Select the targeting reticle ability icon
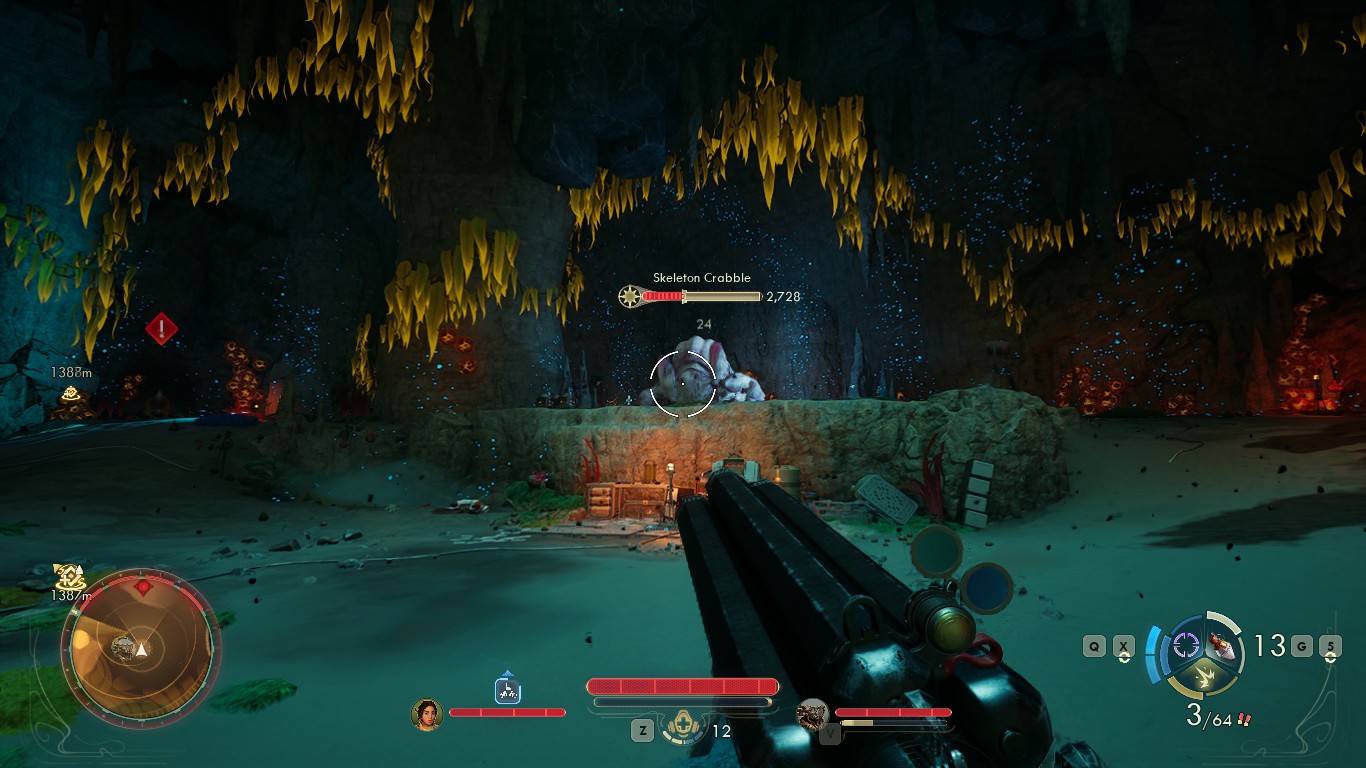Image resolution: width=1366 pixels, height=768 pixels. click(x=1185, y=646)
